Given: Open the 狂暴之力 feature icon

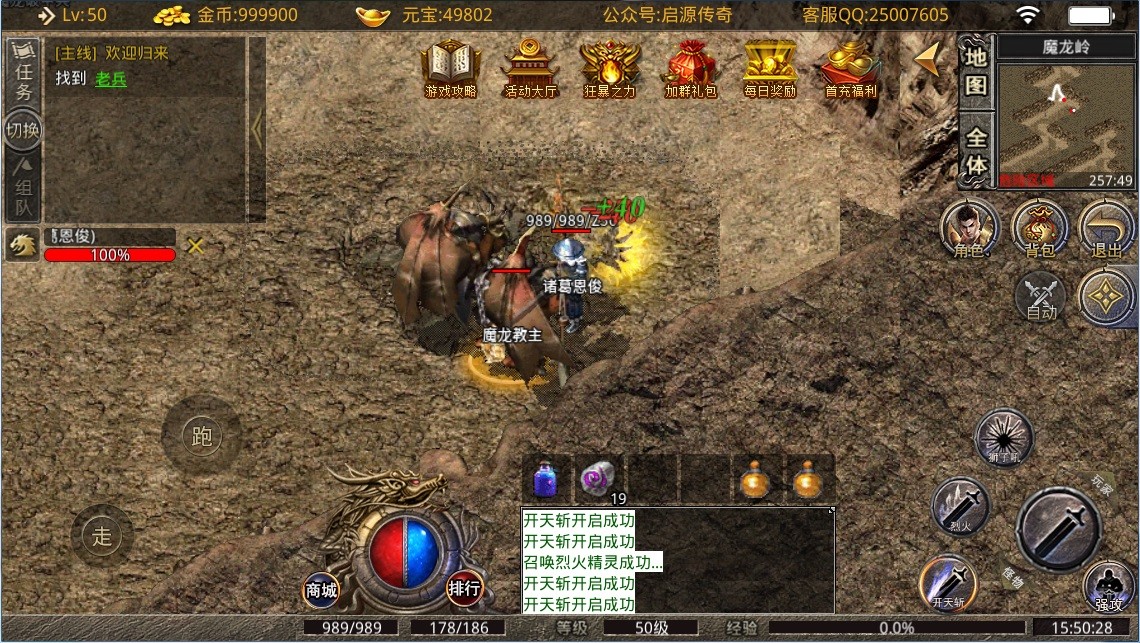Looking at the screenshot, I should pyautogui.click(x=608, y=68).
